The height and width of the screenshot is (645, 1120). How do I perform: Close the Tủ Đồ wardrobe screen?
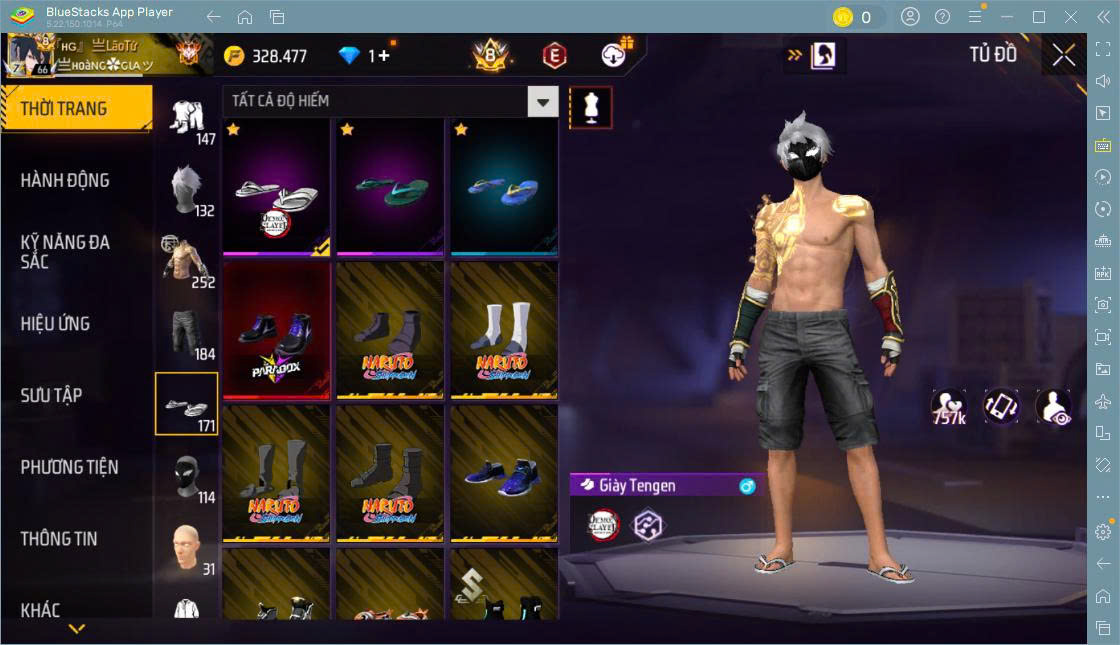click(x=1064, y=55)
